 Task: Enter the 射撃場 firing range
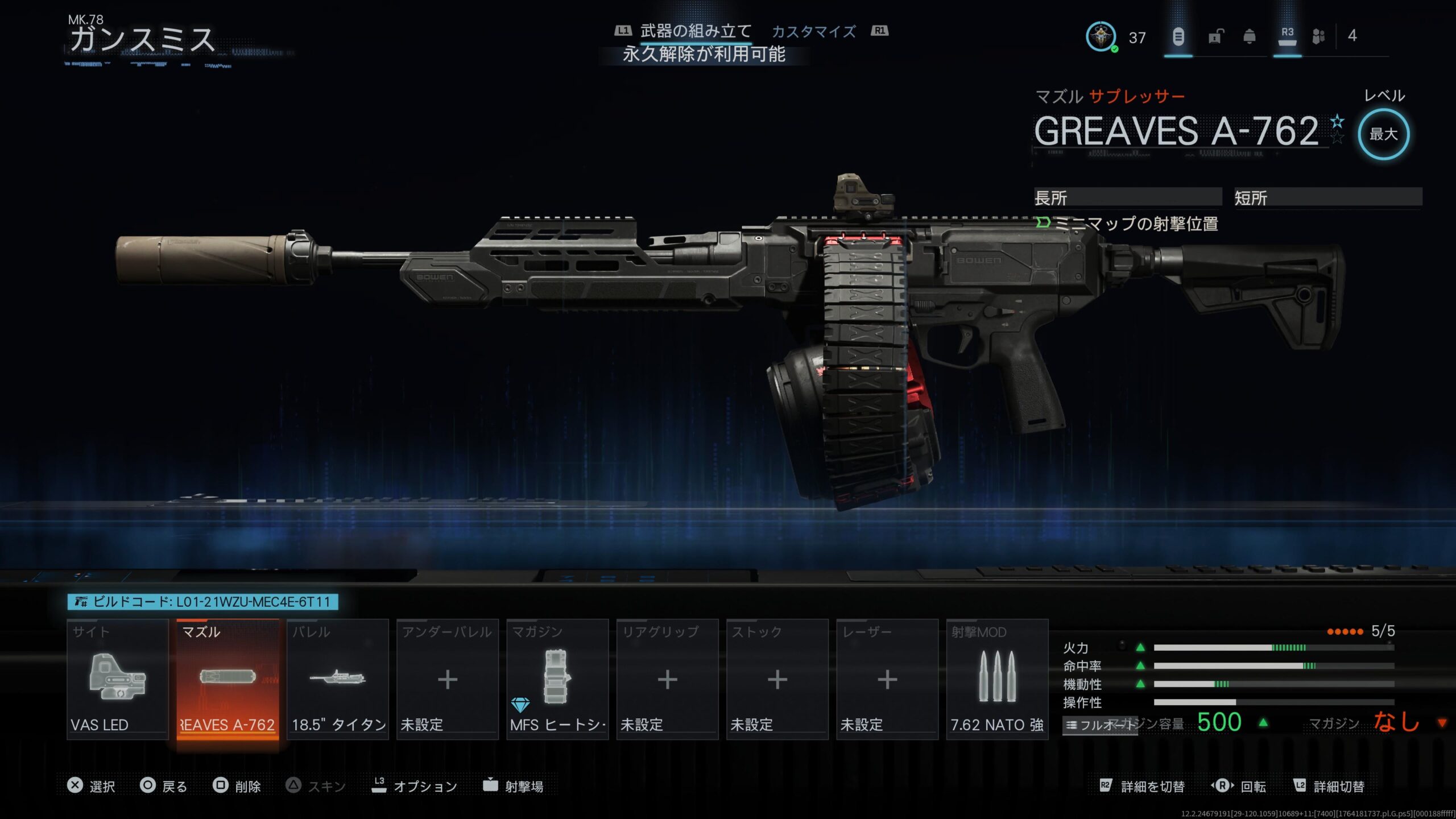[x=513, y=786]
